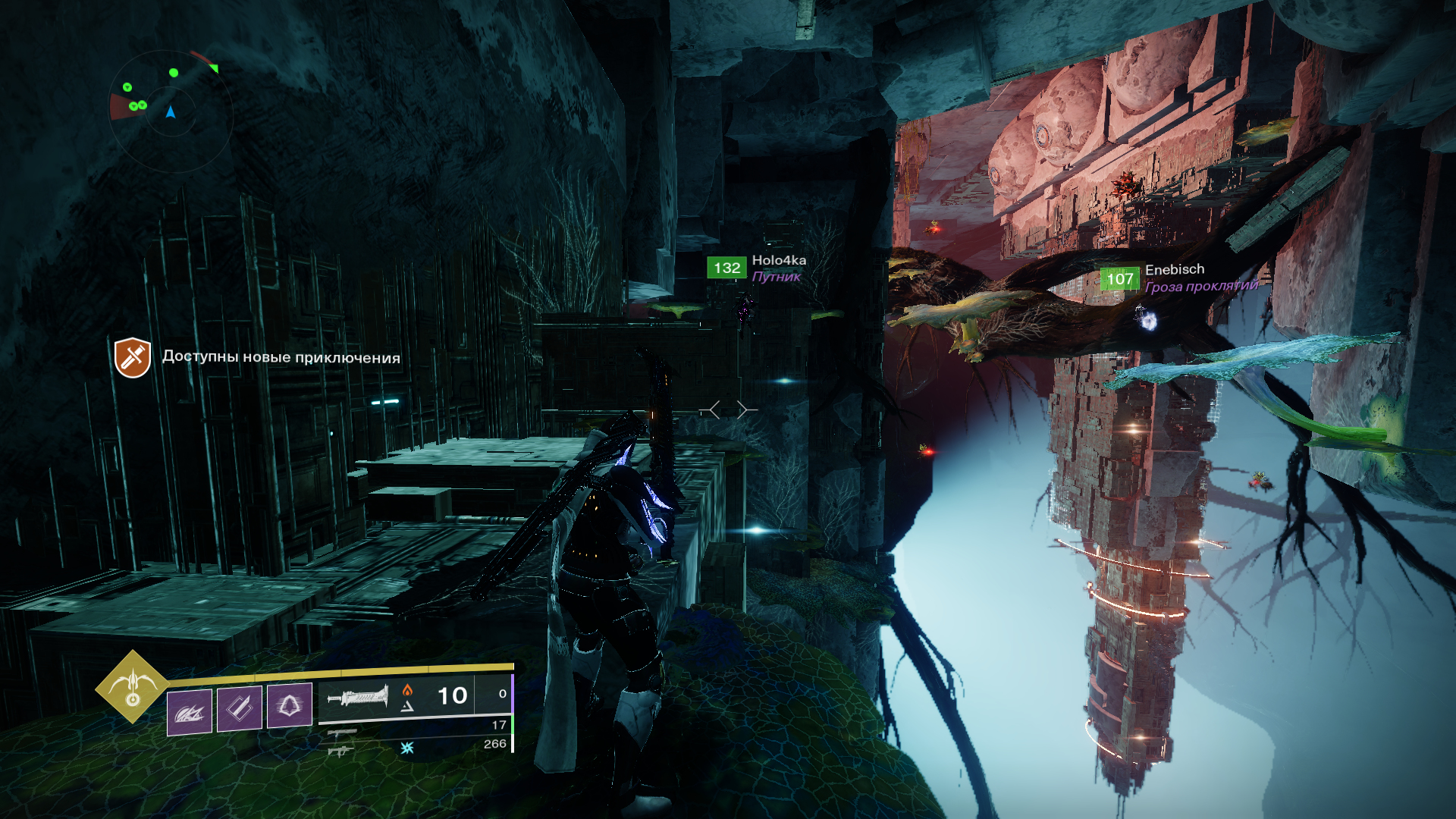Switch to the weapon with 266 ammo

[x=341, y=751]
